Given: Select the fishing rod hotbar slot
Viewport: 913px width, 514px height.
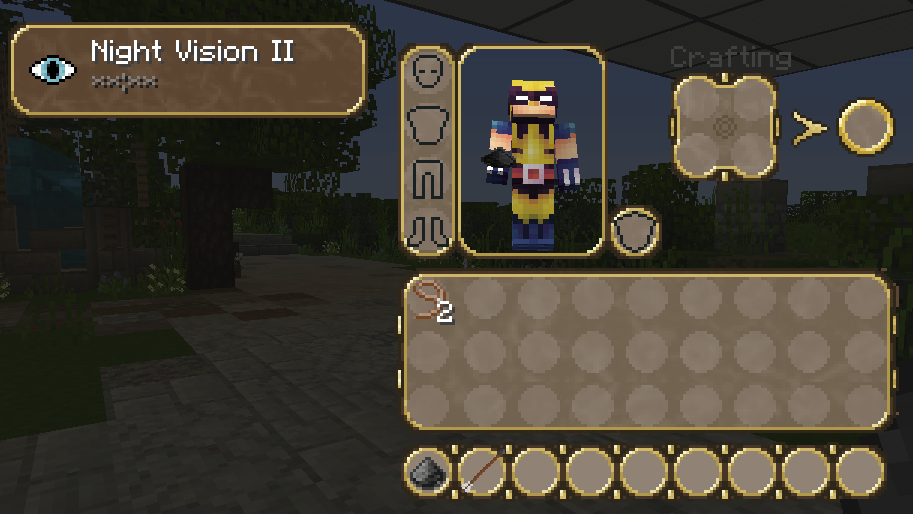Looking at the screenshot, I should [x=482, y=473].
